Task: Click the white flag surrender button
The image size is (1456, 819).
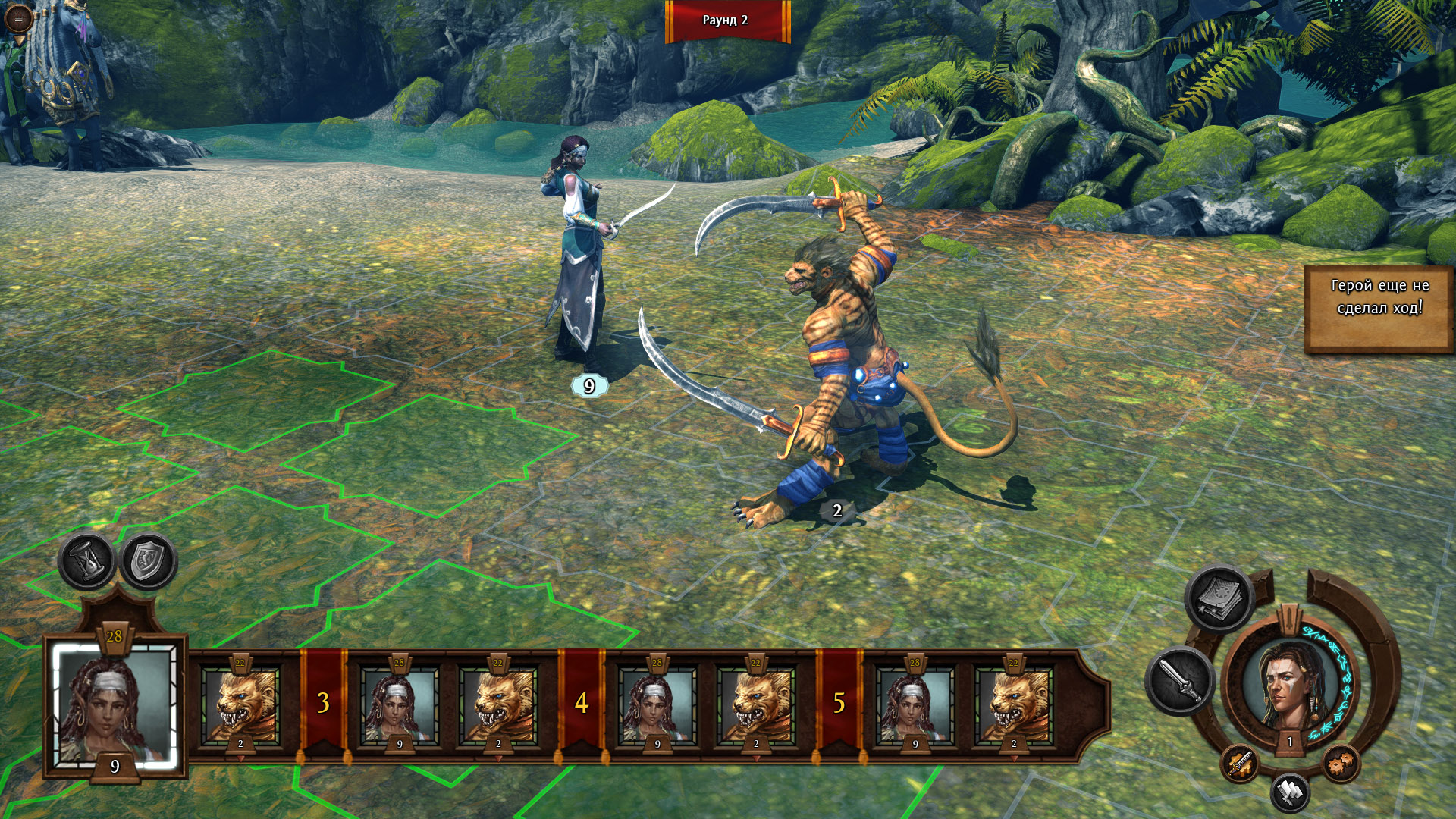Action: click(1290, 792)
